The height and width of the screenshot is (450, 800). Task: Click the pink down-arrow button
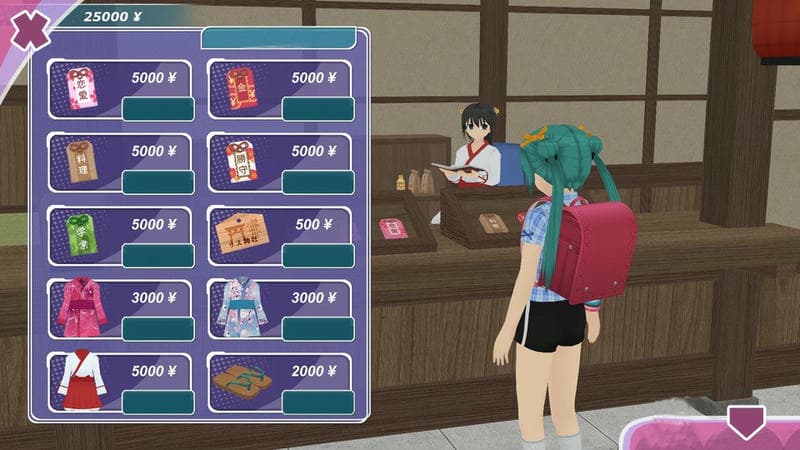(x=745, y=421)
